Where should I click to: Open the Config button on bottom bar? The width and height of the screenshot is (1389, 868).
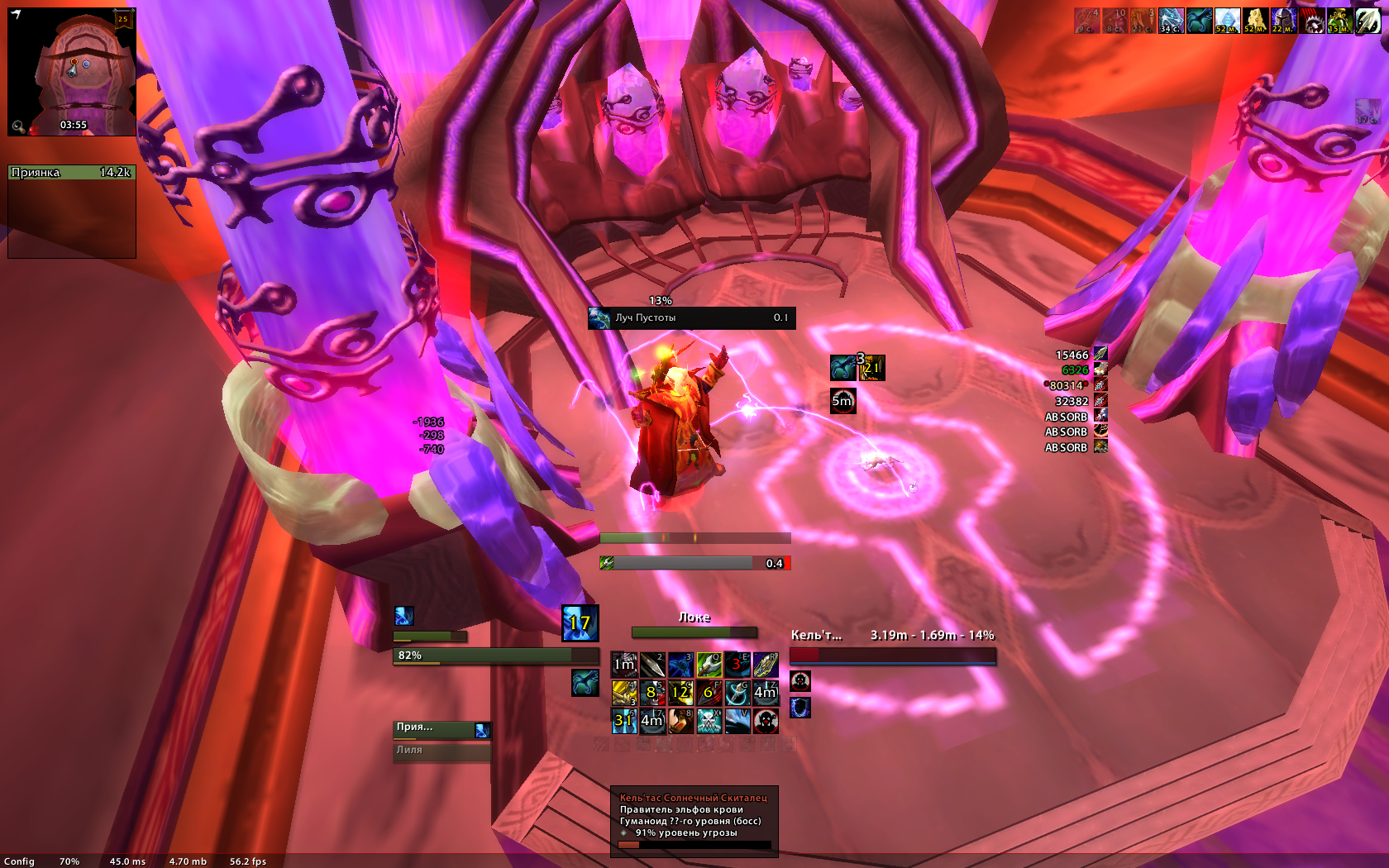coord(19,861)
